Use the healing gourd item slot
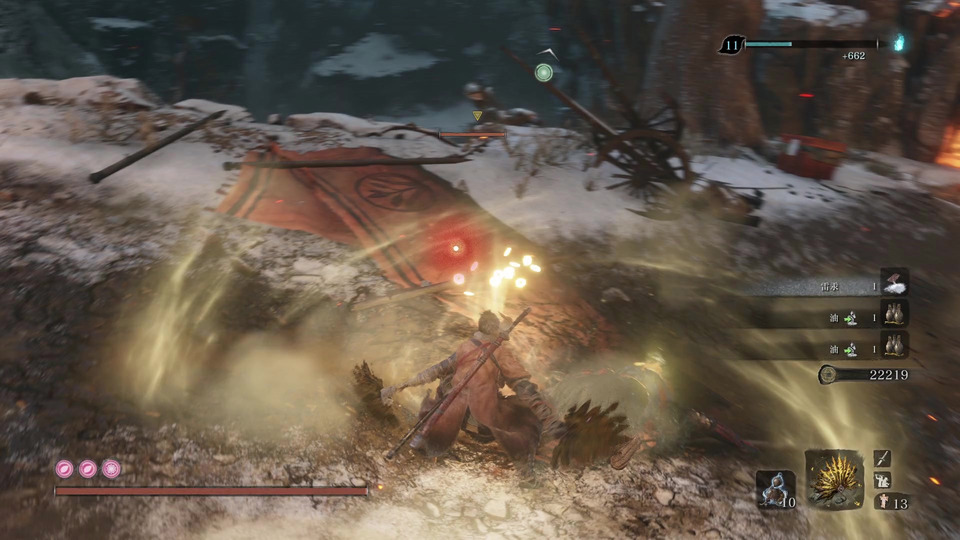Image resolution: width=960 pixels, height=540 pixels. pyautogui.click(x=776, y=489)
